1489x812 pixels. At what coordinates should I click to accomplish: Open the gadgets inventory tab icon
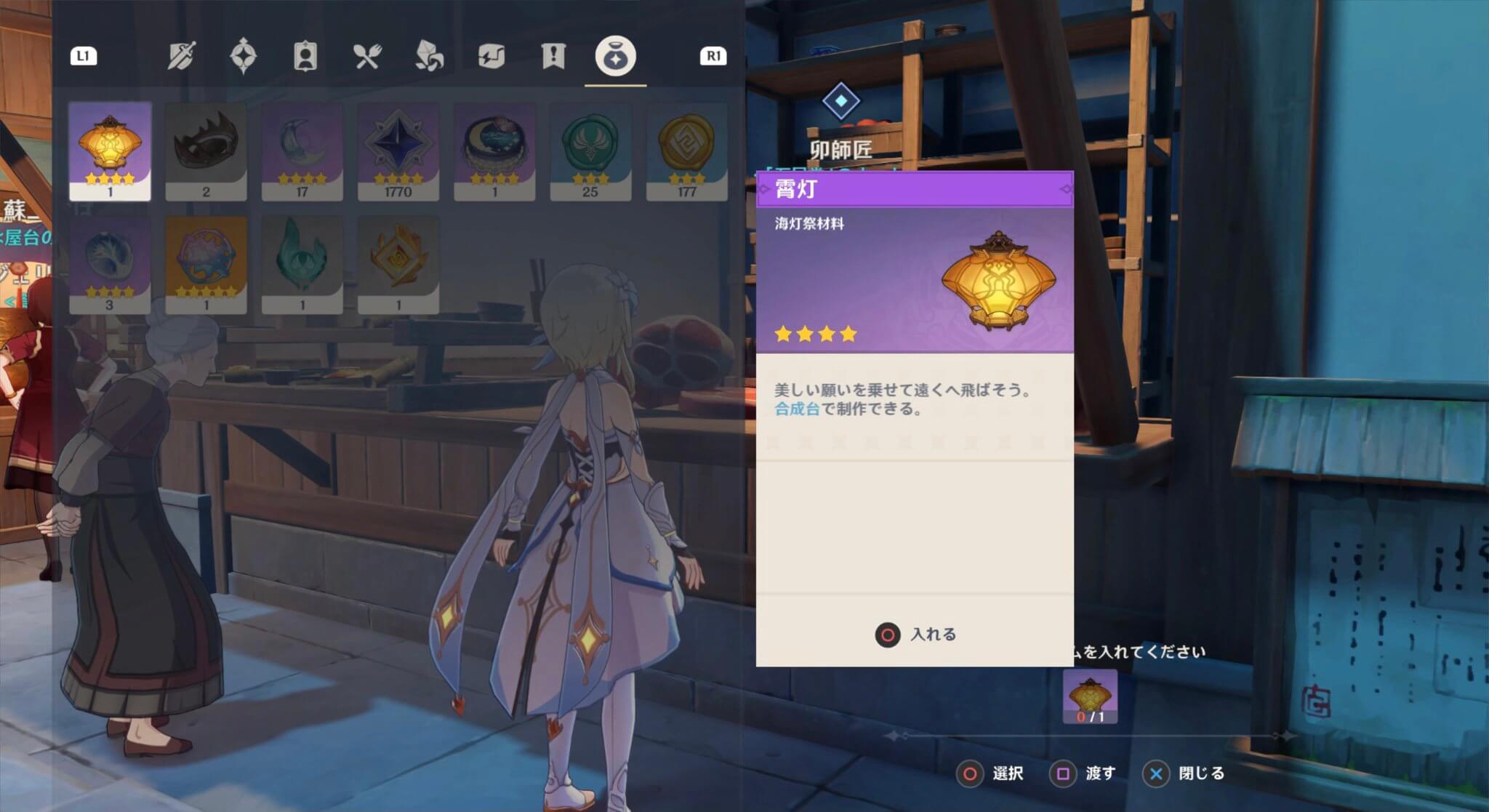point(491,55)
